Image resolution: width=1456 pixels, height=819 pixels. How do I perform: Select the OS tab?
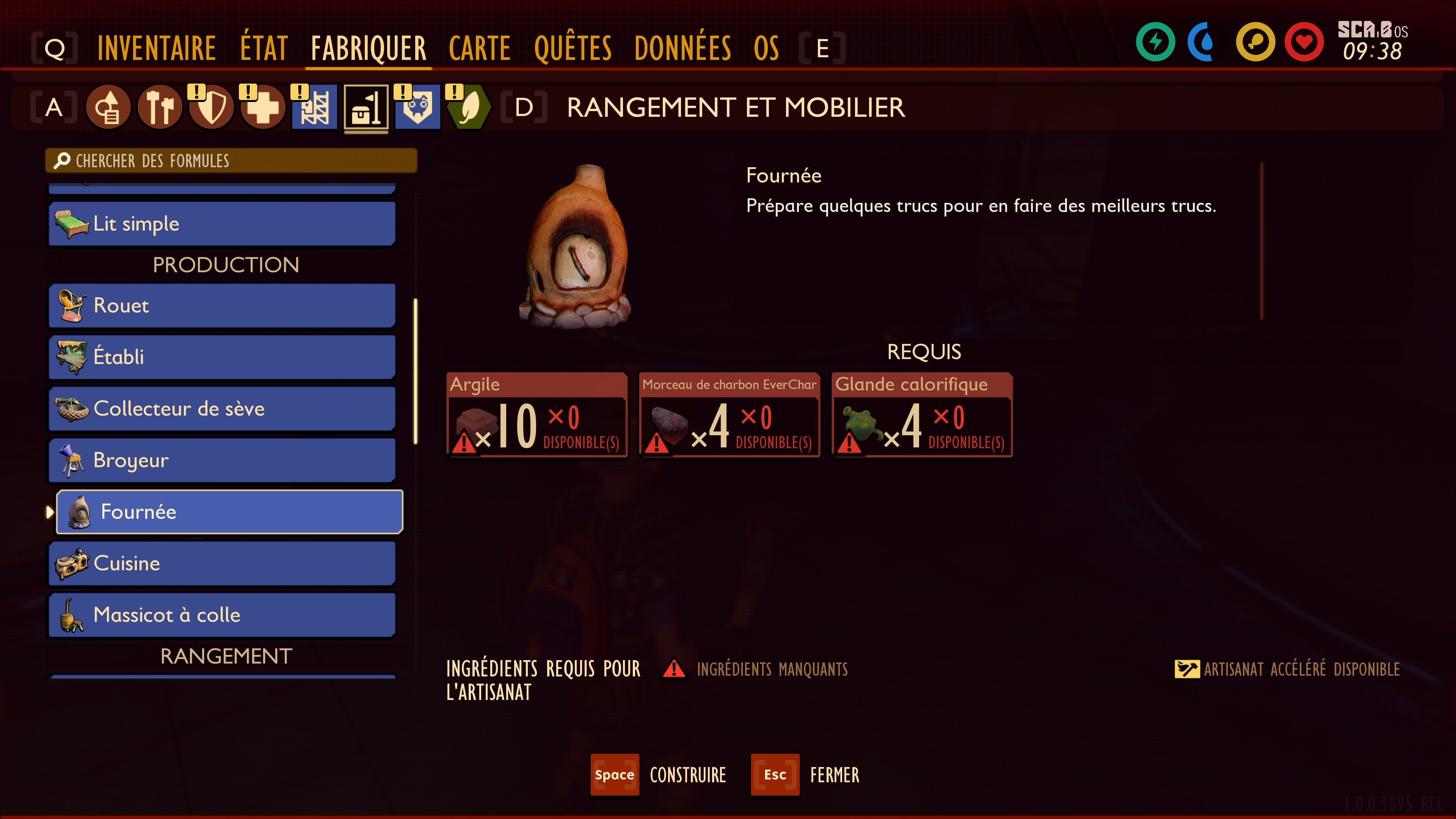click(x=766, y=48)
